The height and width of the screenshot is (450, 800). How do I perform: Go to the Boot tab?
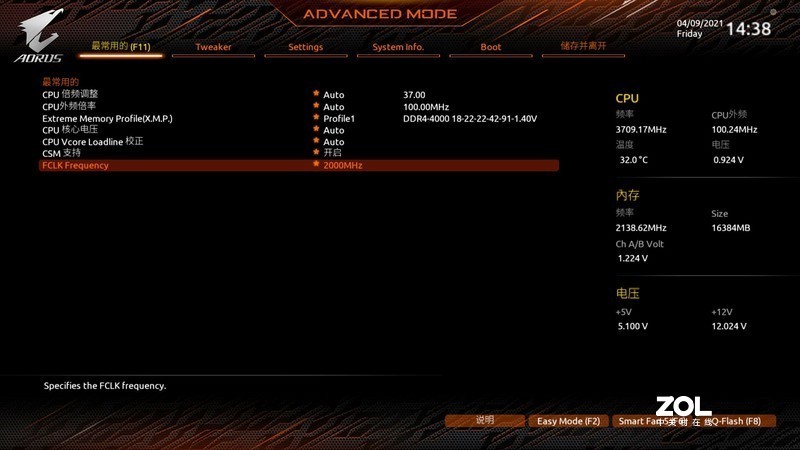pos(490,47)
